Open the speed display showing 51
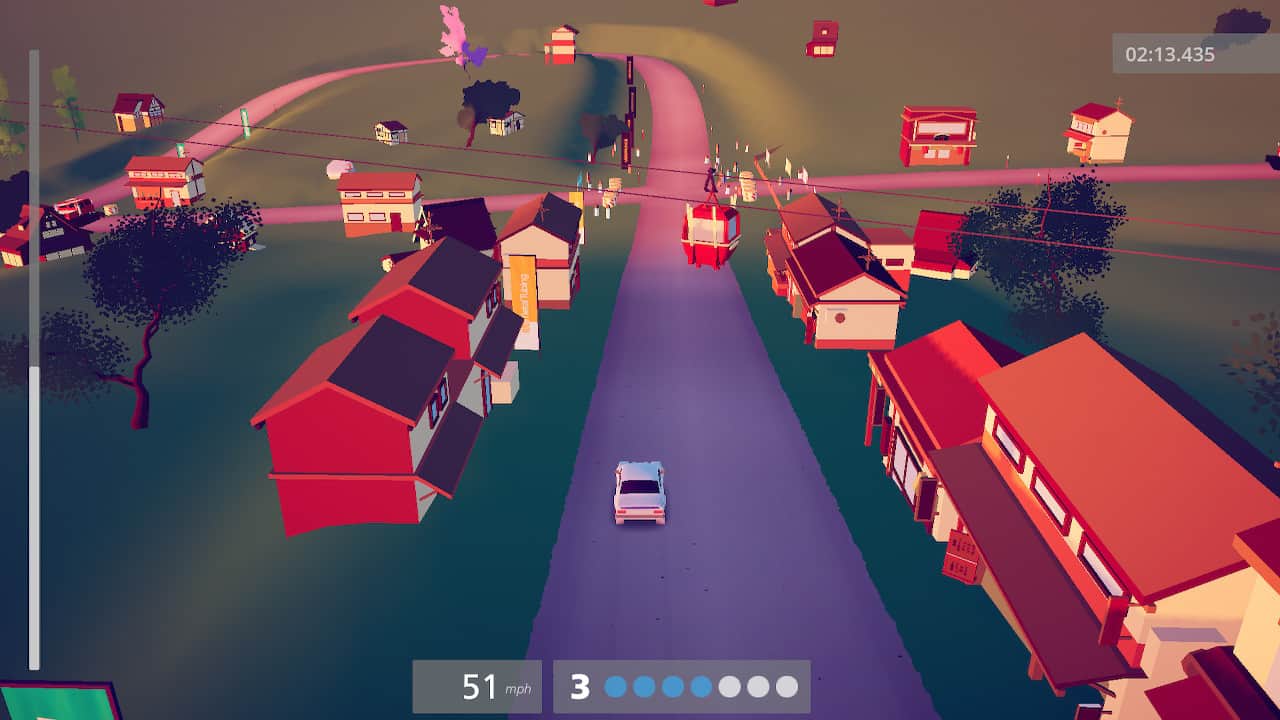 point(480,687)
